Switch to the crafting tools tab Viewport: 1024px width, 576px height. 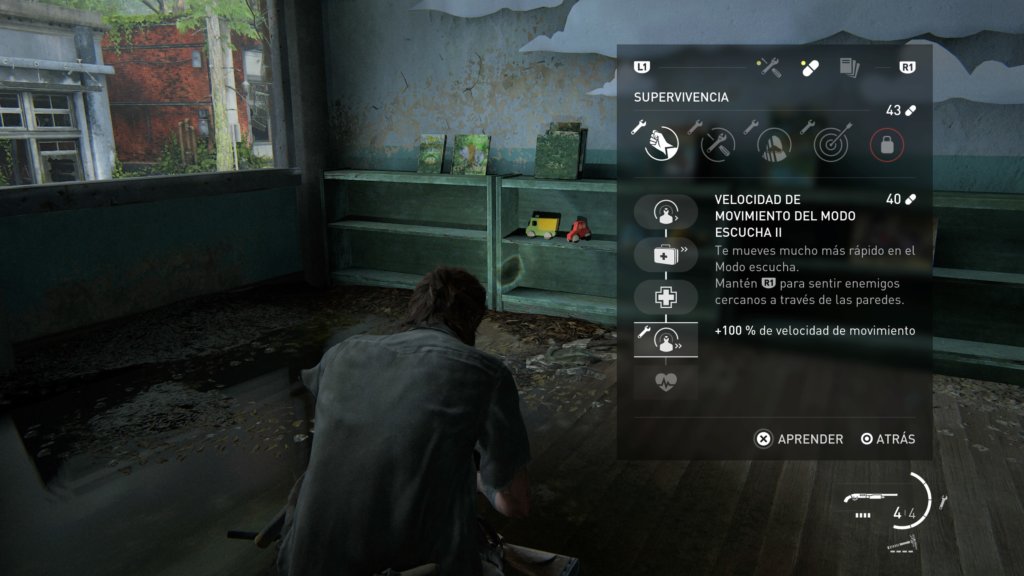coord(769,67)
